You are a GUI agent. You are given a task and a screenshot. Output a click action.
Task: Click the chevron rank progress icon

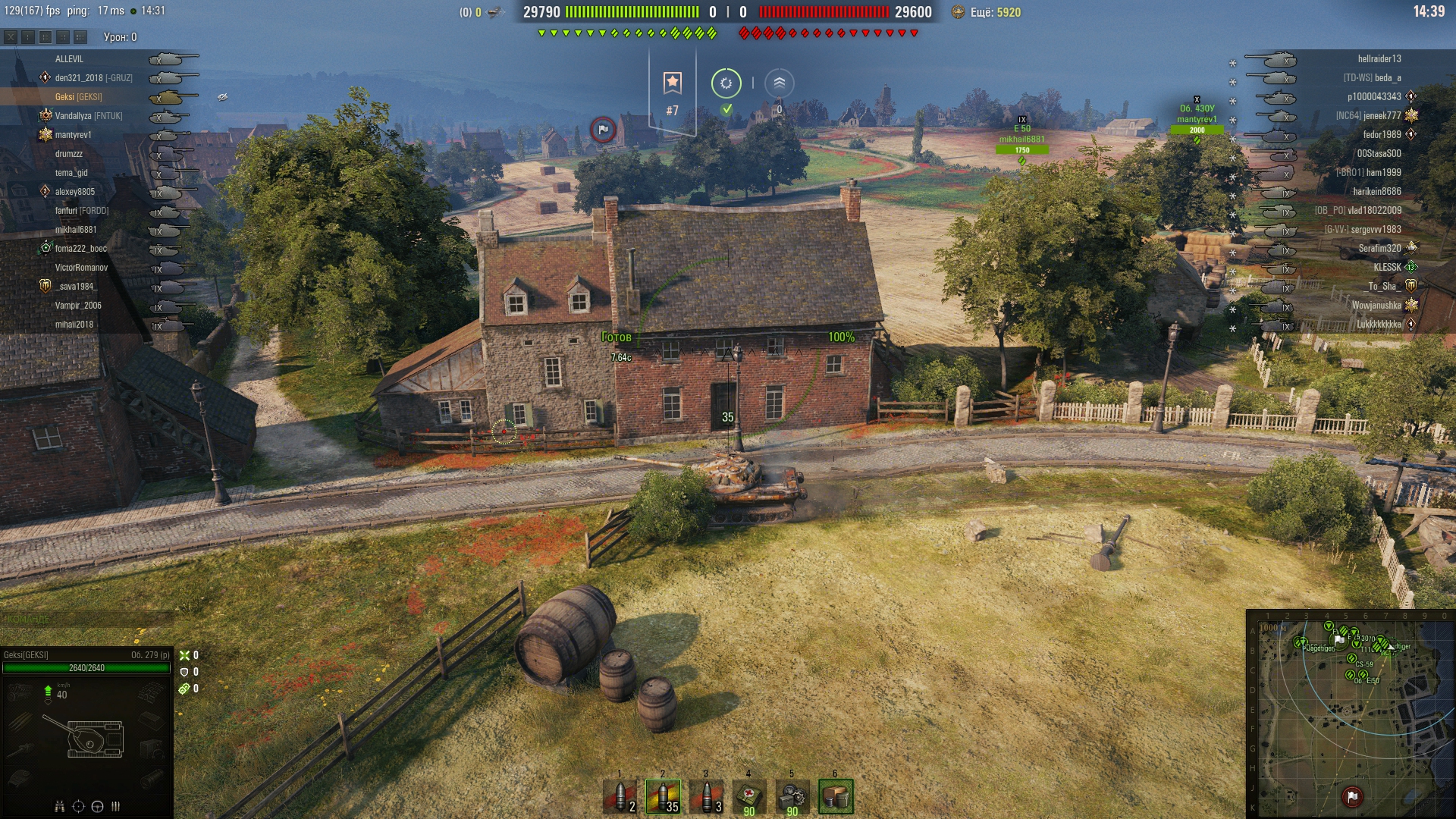click(x=779, y=83)
